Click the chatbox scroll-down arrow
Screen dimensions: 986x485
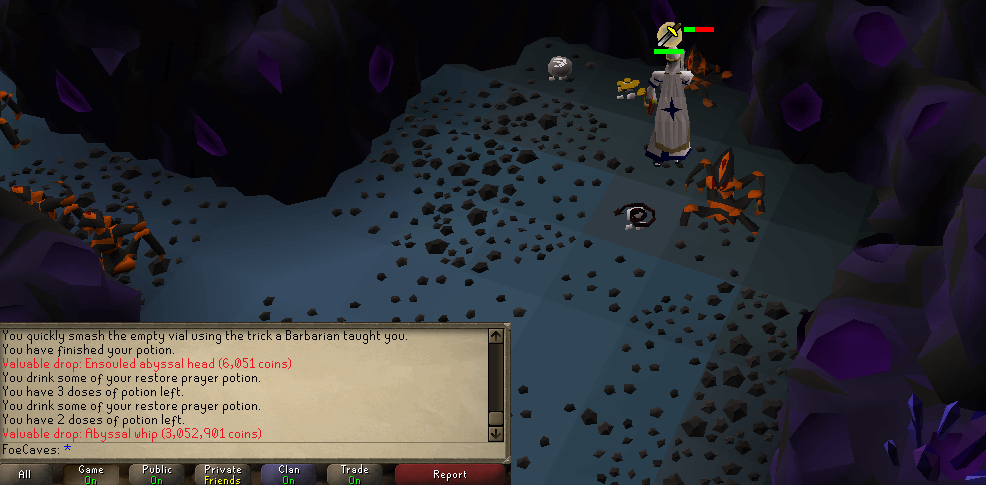pos(495,434)
